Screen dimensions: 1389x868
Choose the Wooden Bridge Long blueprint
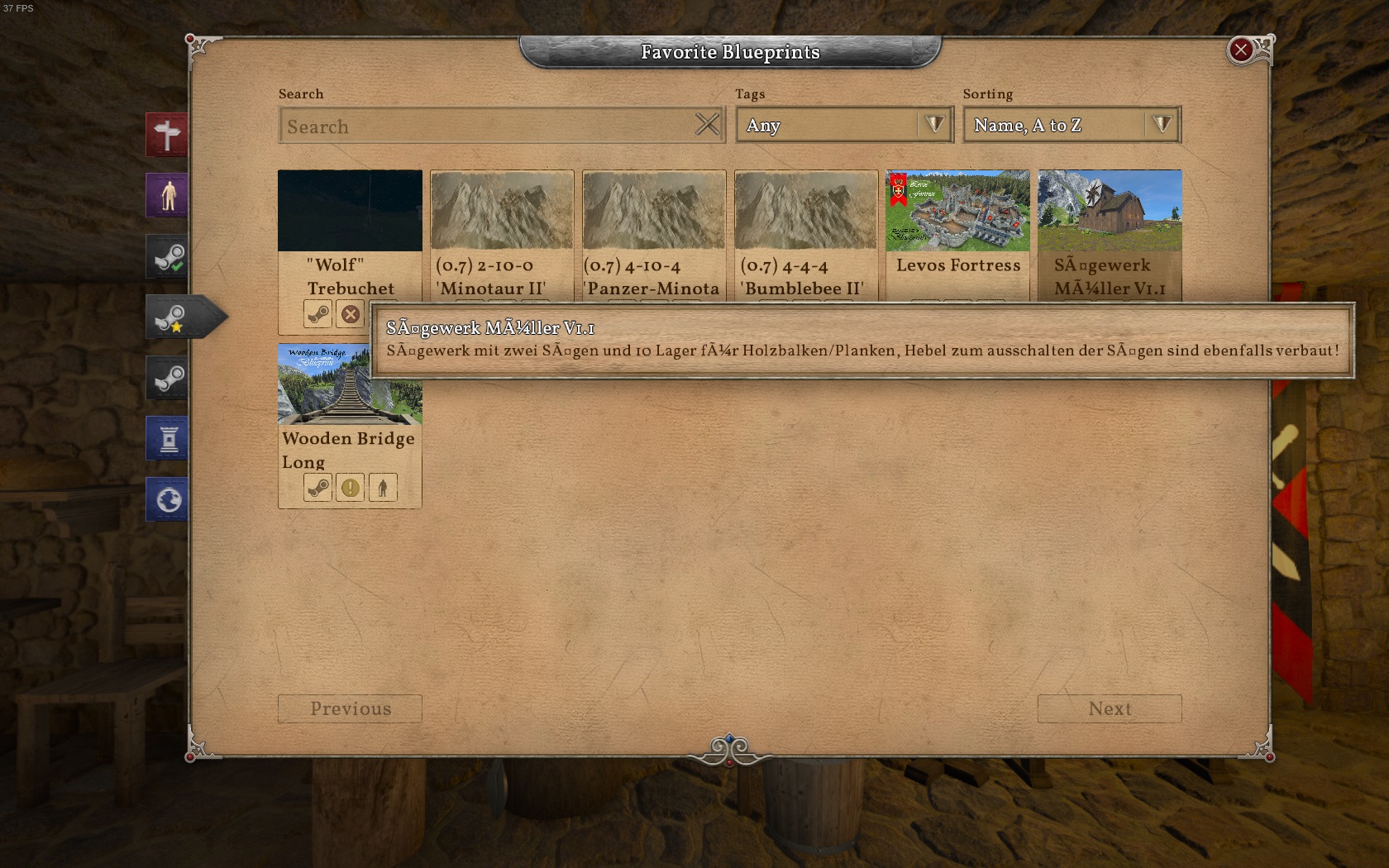(350, 385)
